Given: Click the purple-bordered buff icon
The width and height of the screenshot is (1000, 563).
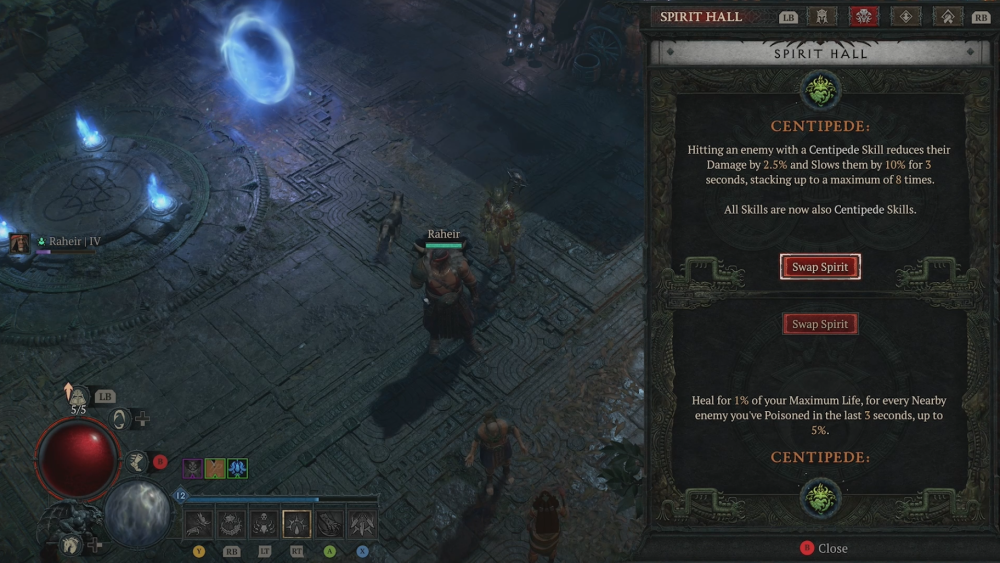Looking at the screenshot, I should click(x=192, y=468).
